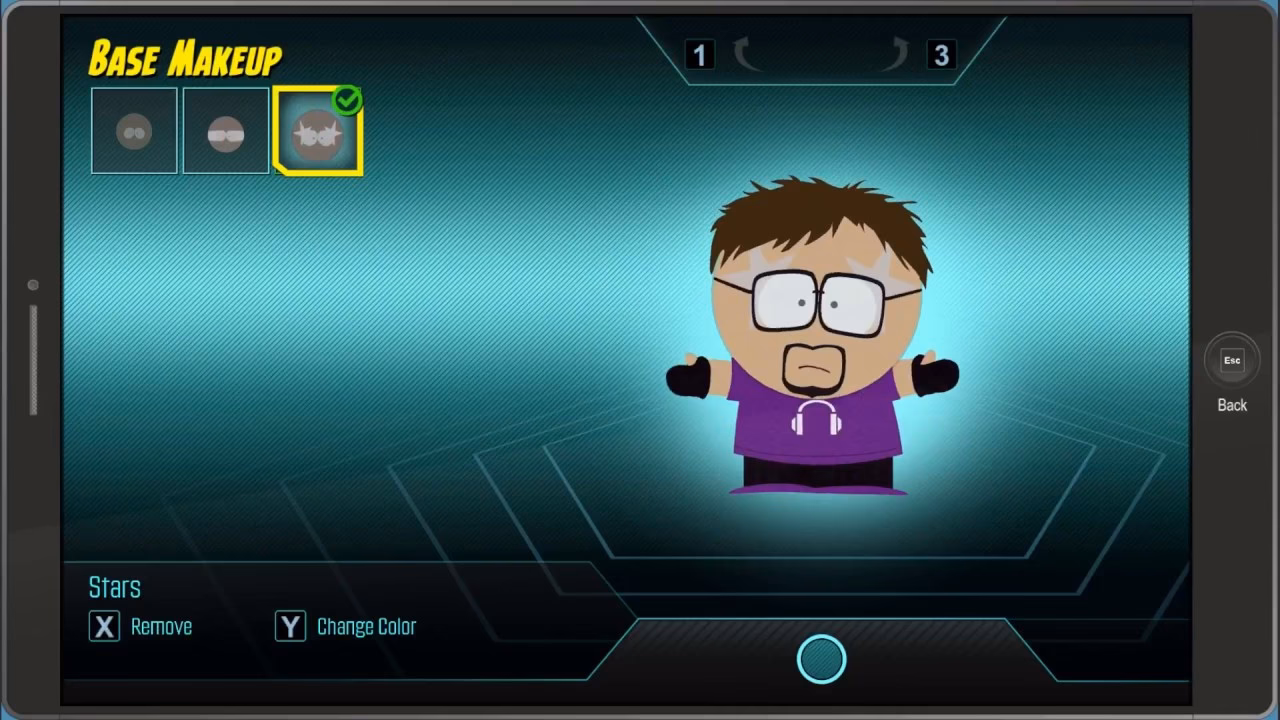1280x720 pixels.
Task: Click the Y Change Color keybind icon
Action: click(290, 626)
